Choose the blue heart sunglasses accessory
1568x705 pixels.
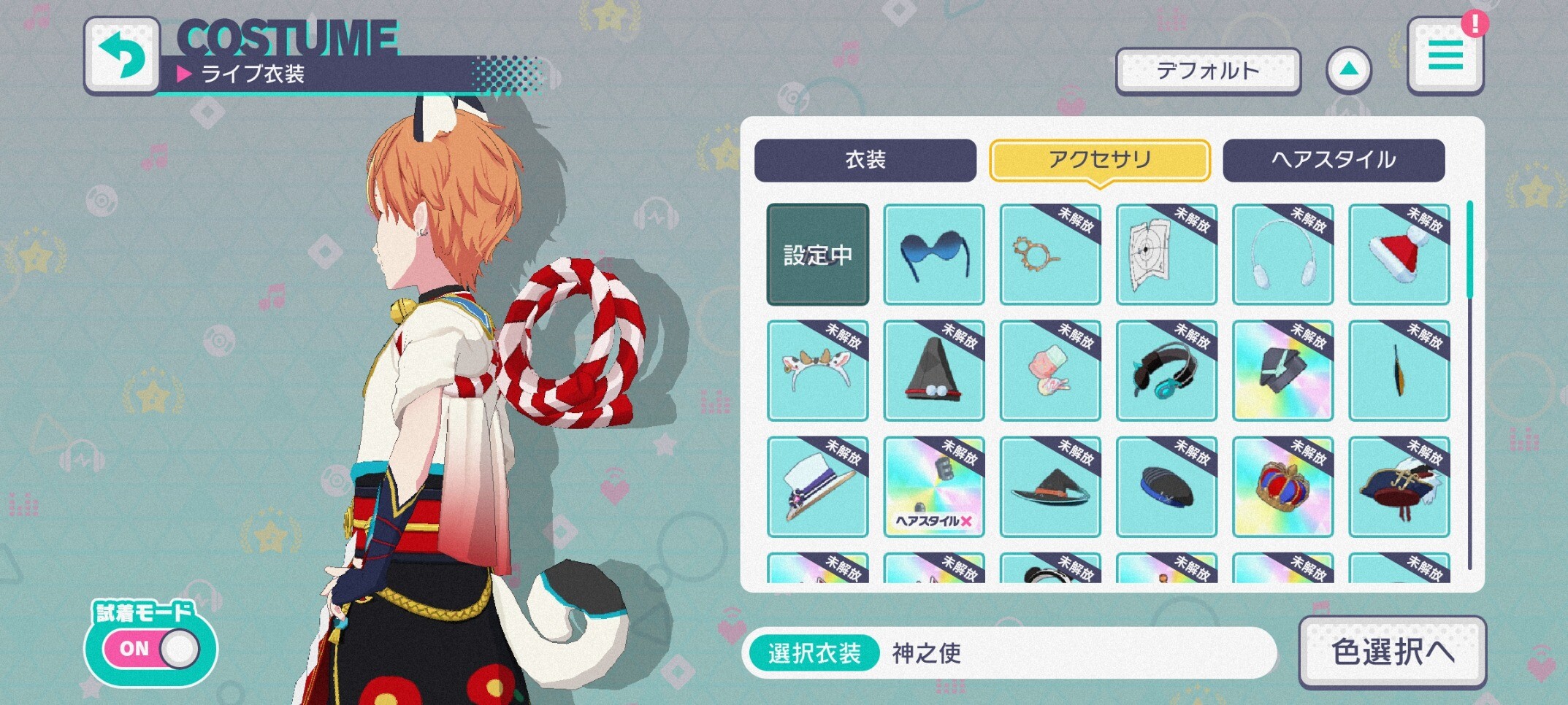click(x=933, y=254)
